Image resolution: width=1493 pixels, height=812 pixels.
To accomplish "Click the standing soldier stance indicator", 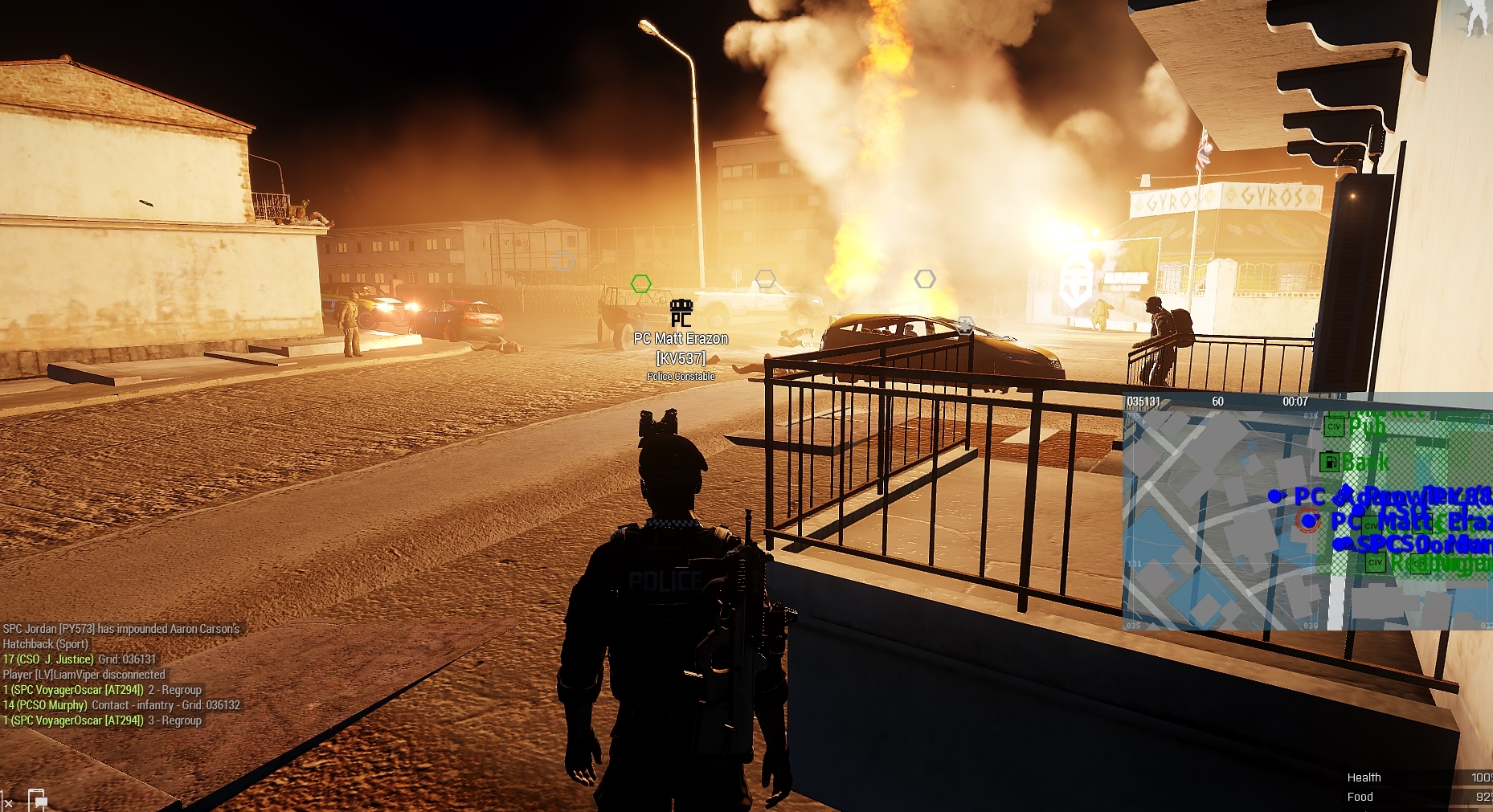I will coord(1476,16).
